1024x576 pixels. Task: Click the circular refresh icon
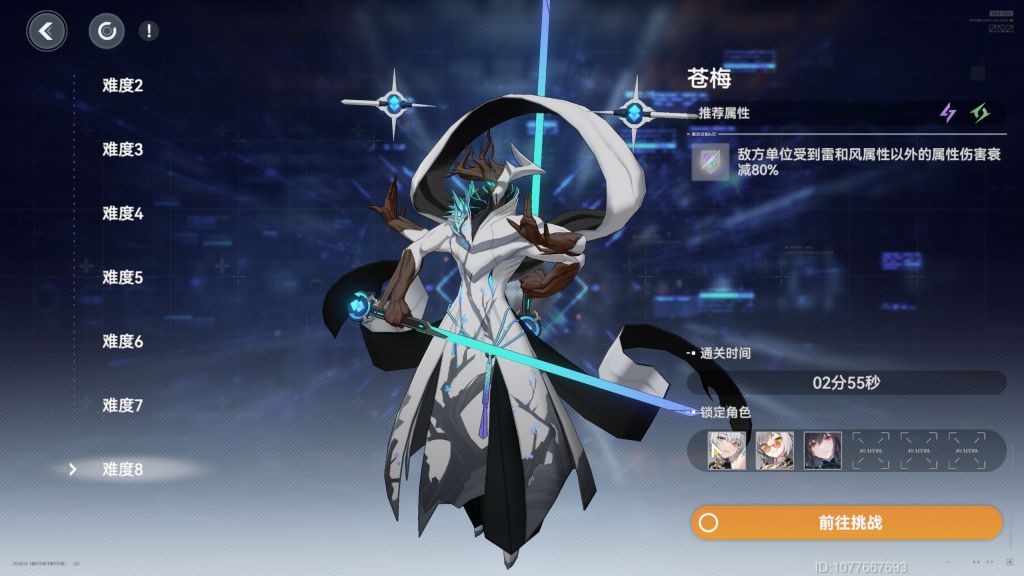click(x=106, y=31)
